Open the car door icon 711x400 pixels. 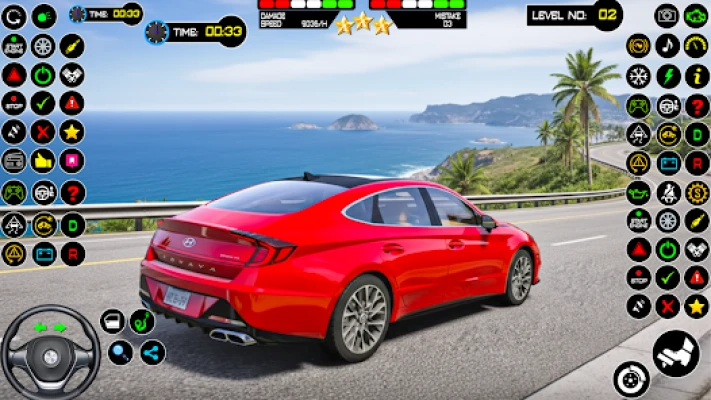112,321
